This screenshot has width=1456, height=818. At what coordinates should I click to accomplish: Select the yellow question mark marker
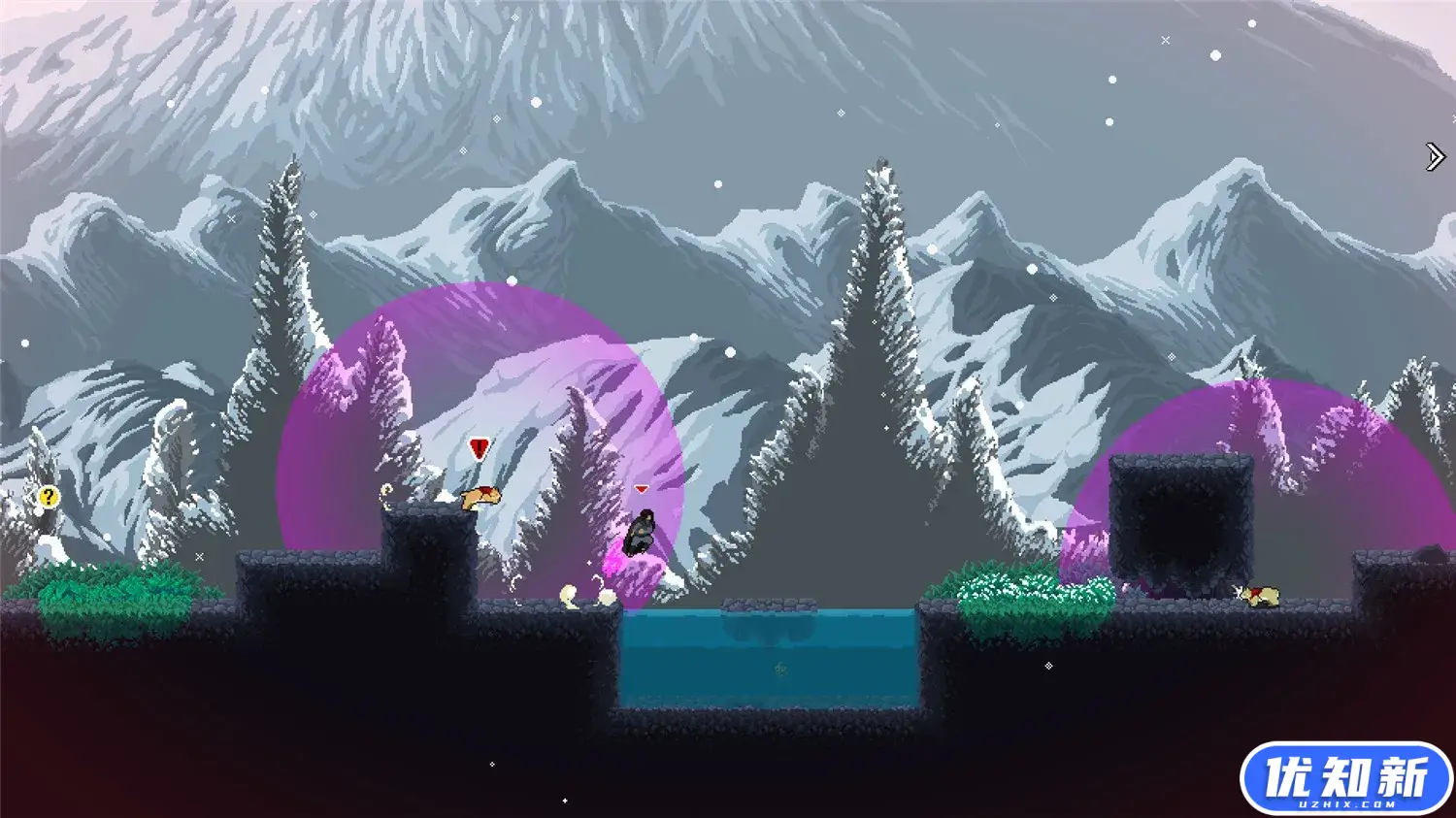(x=48, y=498)
